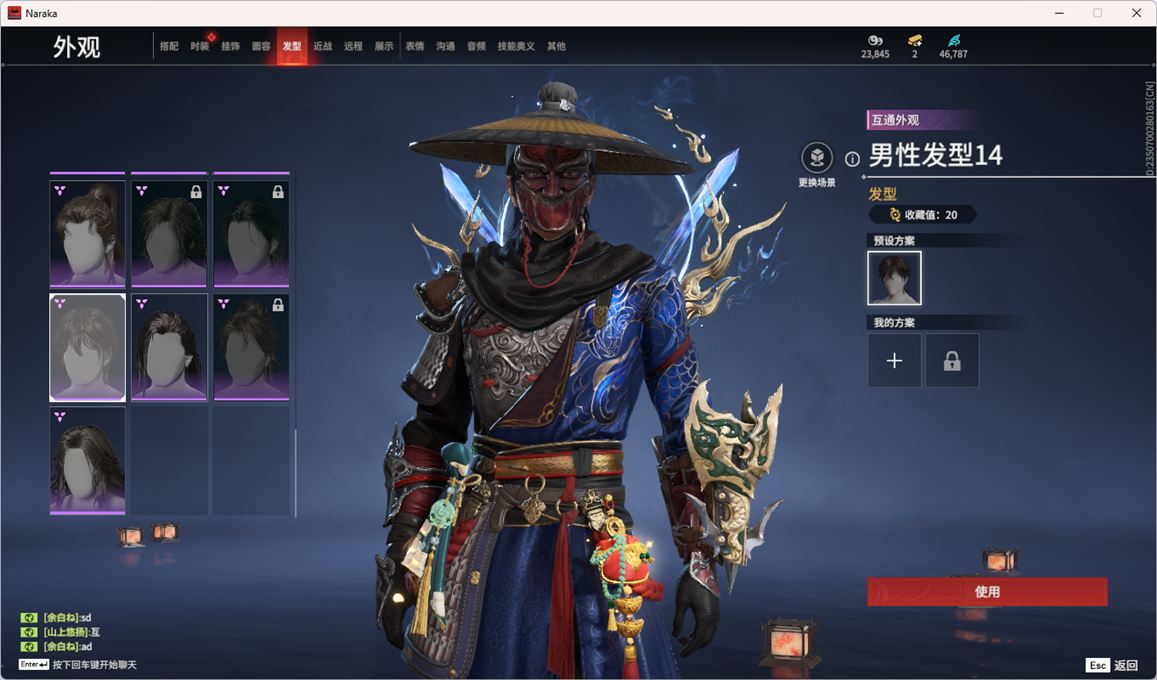Add a new scheme under 我的方案
This screenshot has height=680, width=1157.
point(894,361)
